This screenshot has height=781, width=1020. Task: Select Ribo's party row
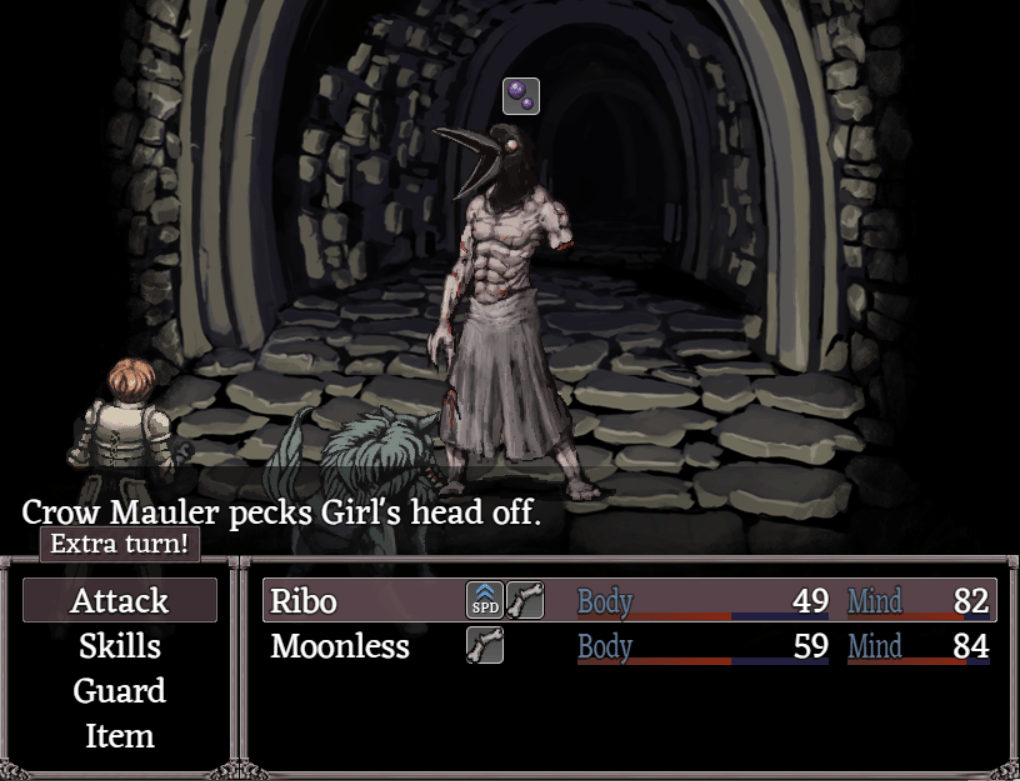630,601
